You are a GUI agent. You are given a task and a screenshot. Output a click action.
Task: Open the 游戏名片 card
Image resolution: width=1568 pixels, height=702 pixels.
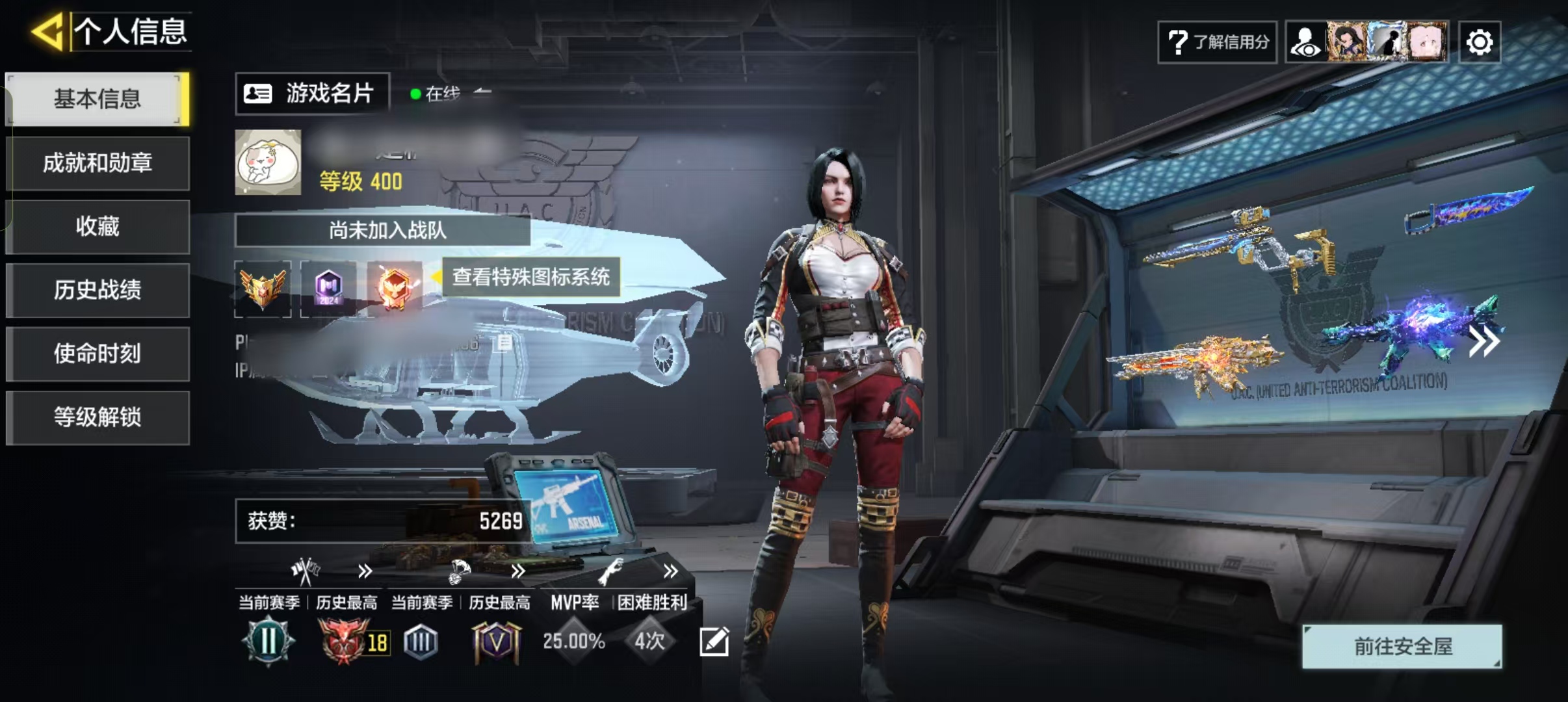click(x=312, y=94)
